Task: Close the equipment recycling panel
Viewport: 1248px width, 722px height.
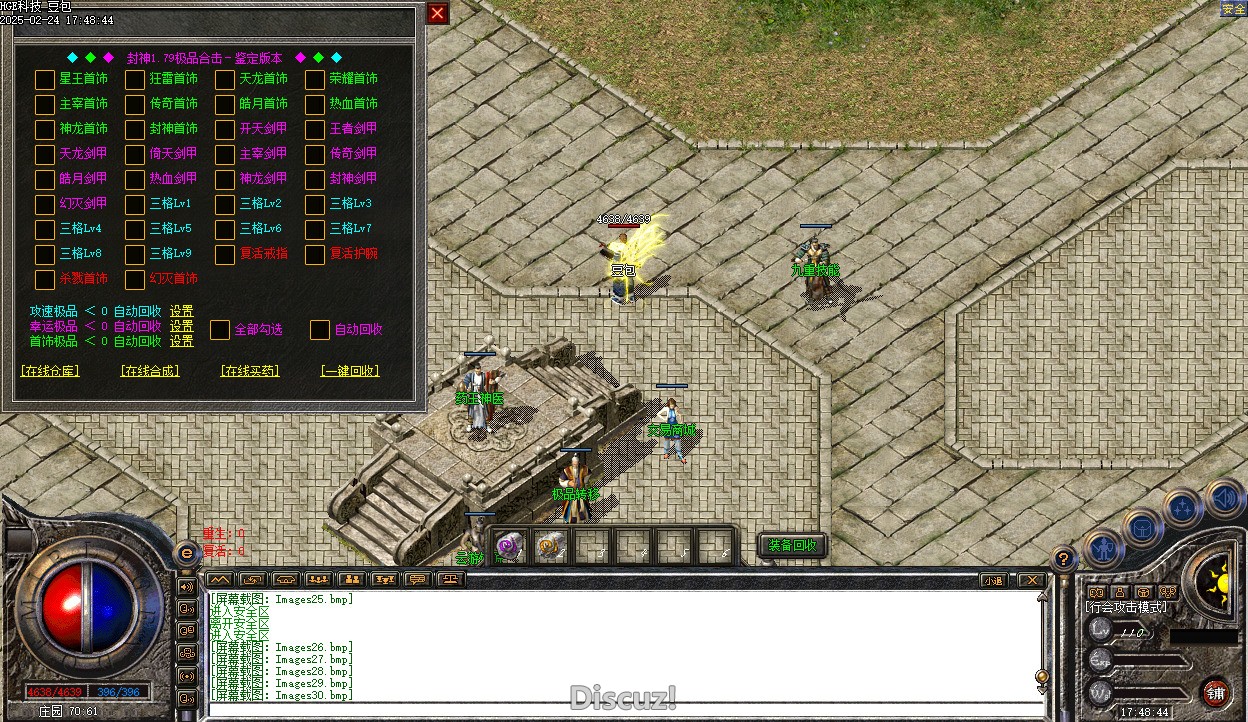Action: coord(438,13)
